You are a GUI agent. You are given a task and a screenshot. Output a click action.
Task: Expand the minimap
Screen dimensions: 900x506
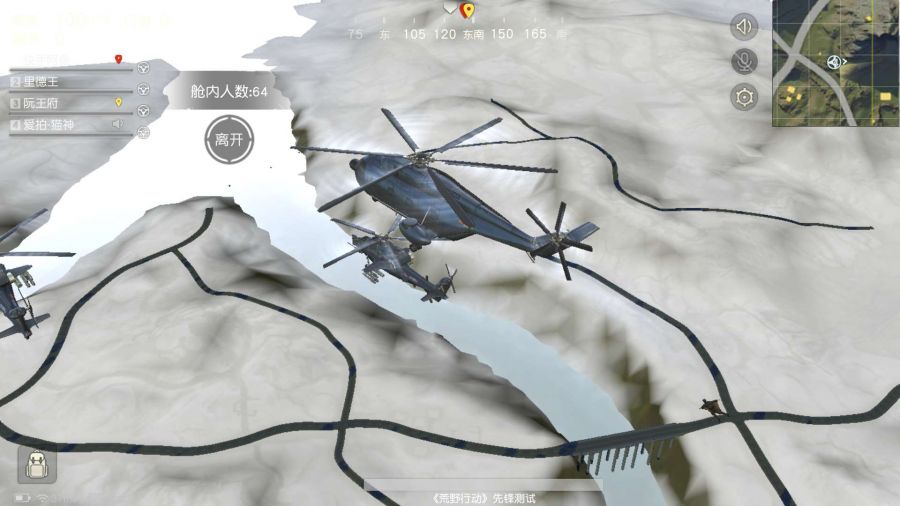(x=835, y=62)
